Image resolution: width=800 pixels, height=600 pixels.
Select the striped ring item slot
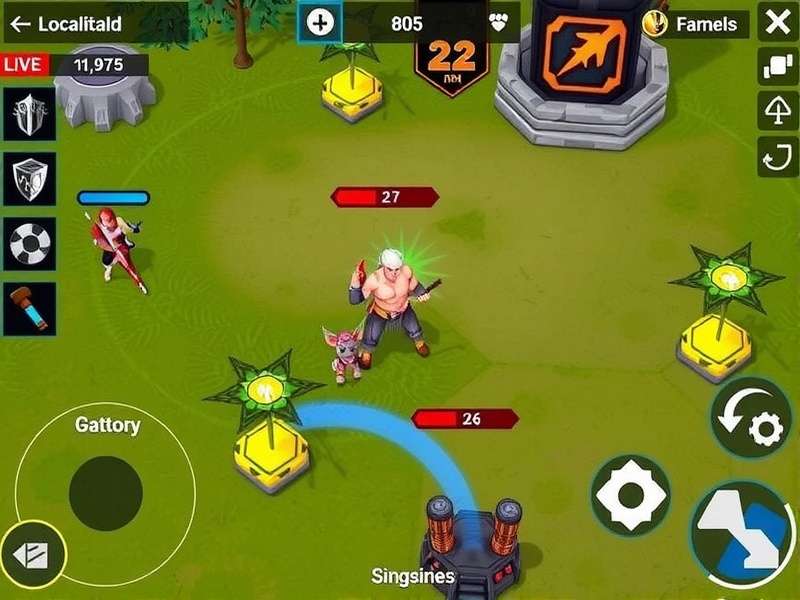point(29,243)
